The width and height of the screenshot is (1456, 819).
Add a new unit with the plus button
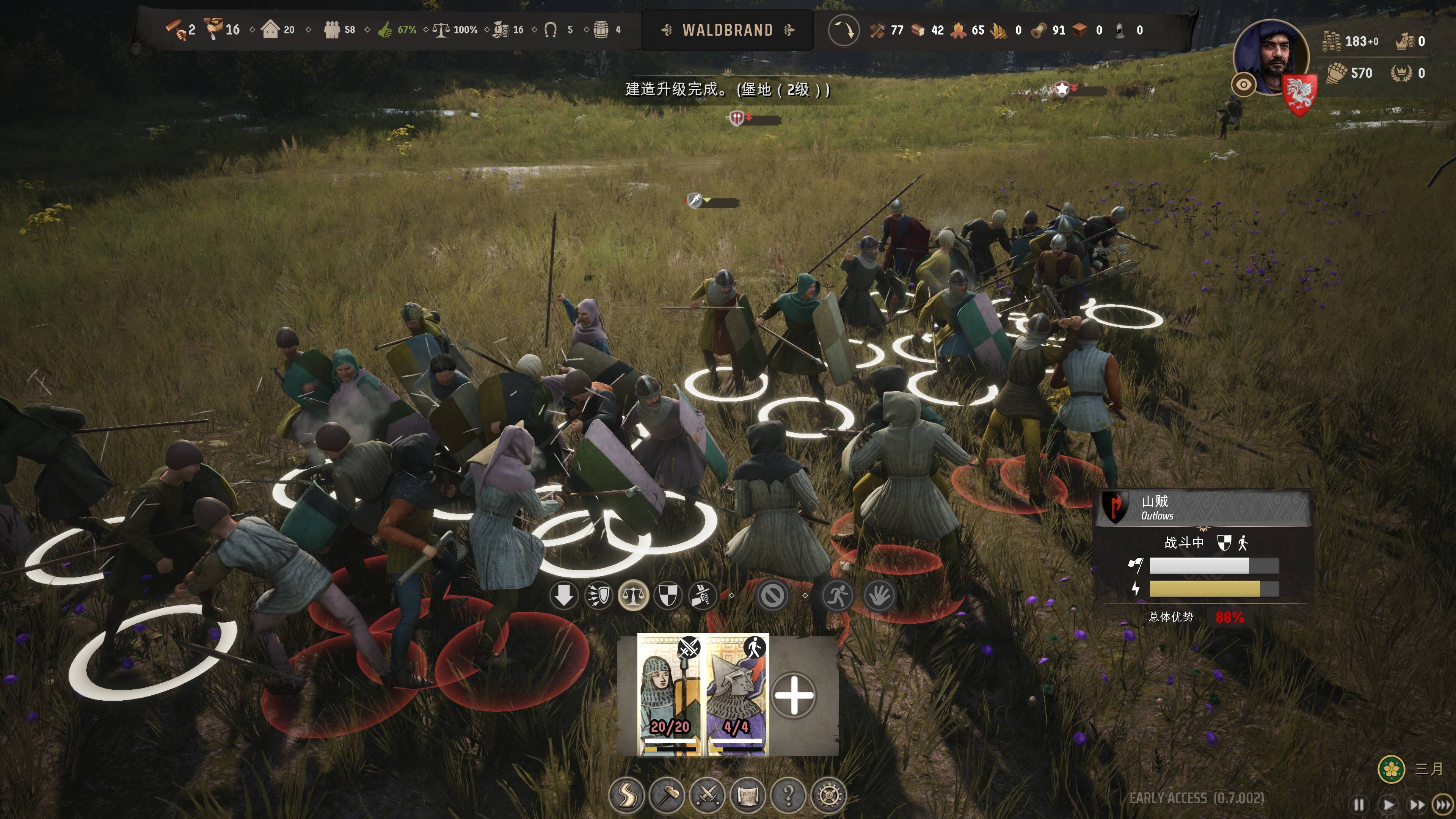794,695
